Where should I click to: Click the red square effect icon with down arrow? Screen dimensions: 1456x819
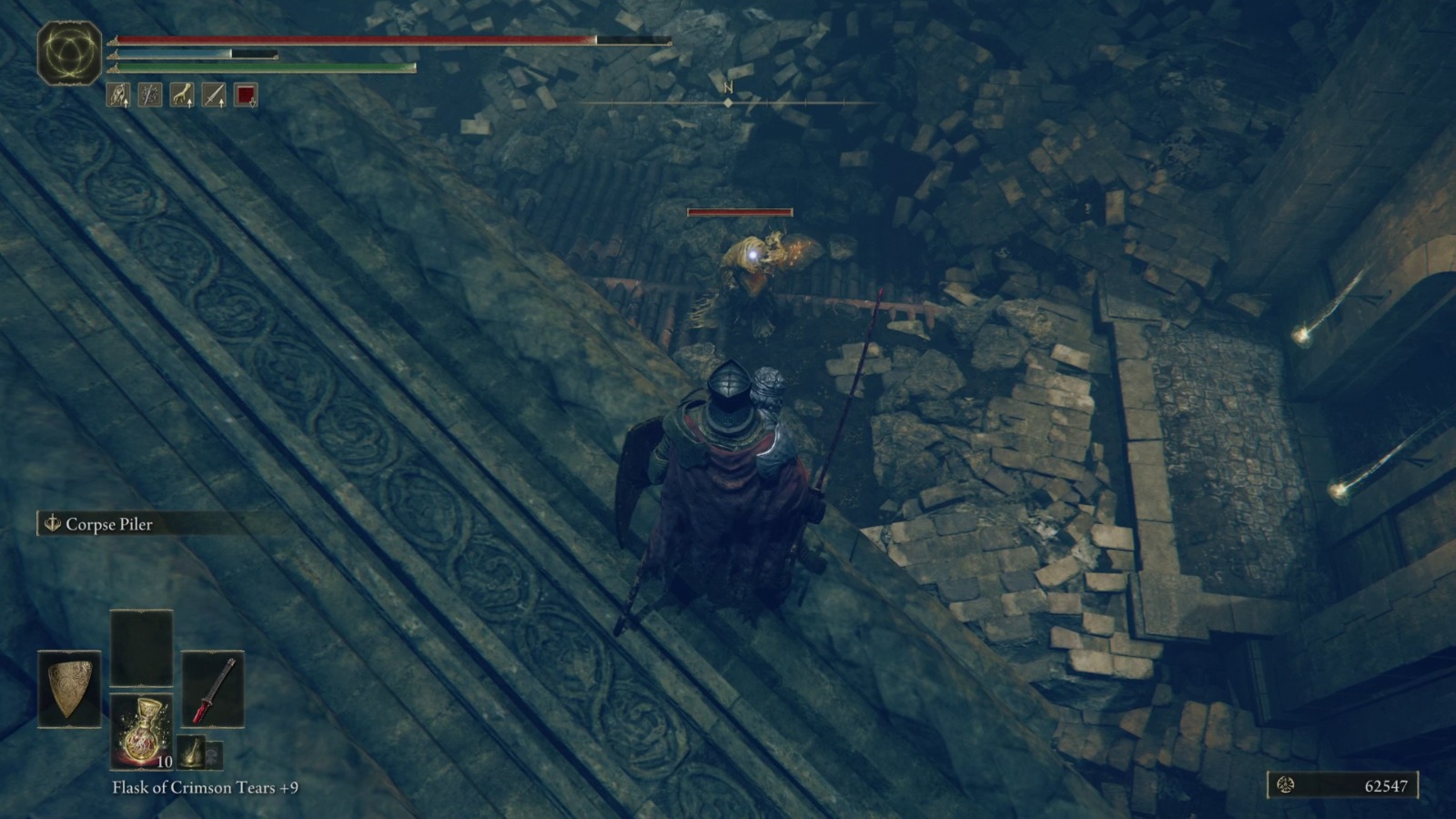(245, 94)
